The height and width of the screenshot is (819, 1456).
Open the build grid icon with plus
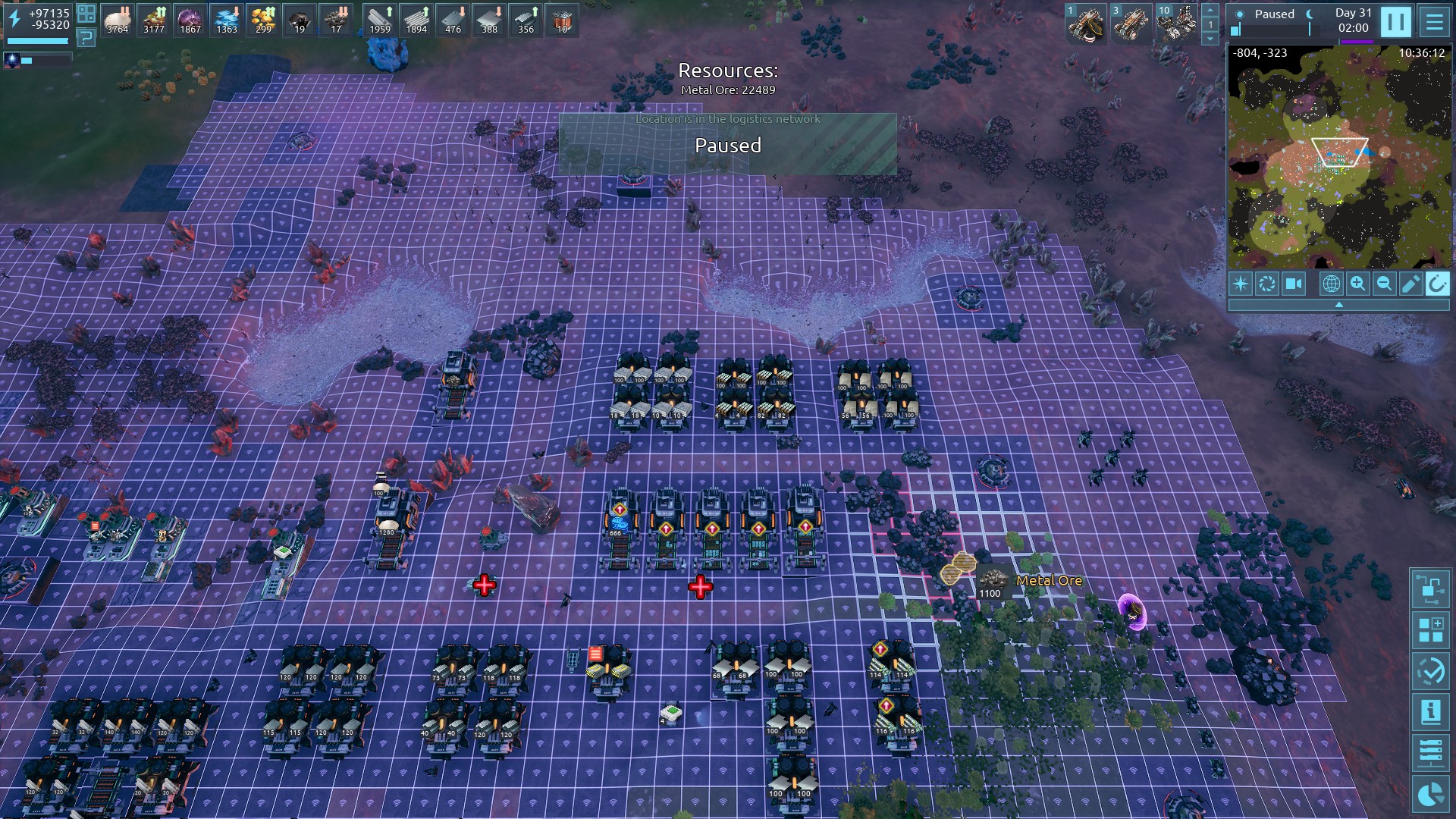(1430, 629)
